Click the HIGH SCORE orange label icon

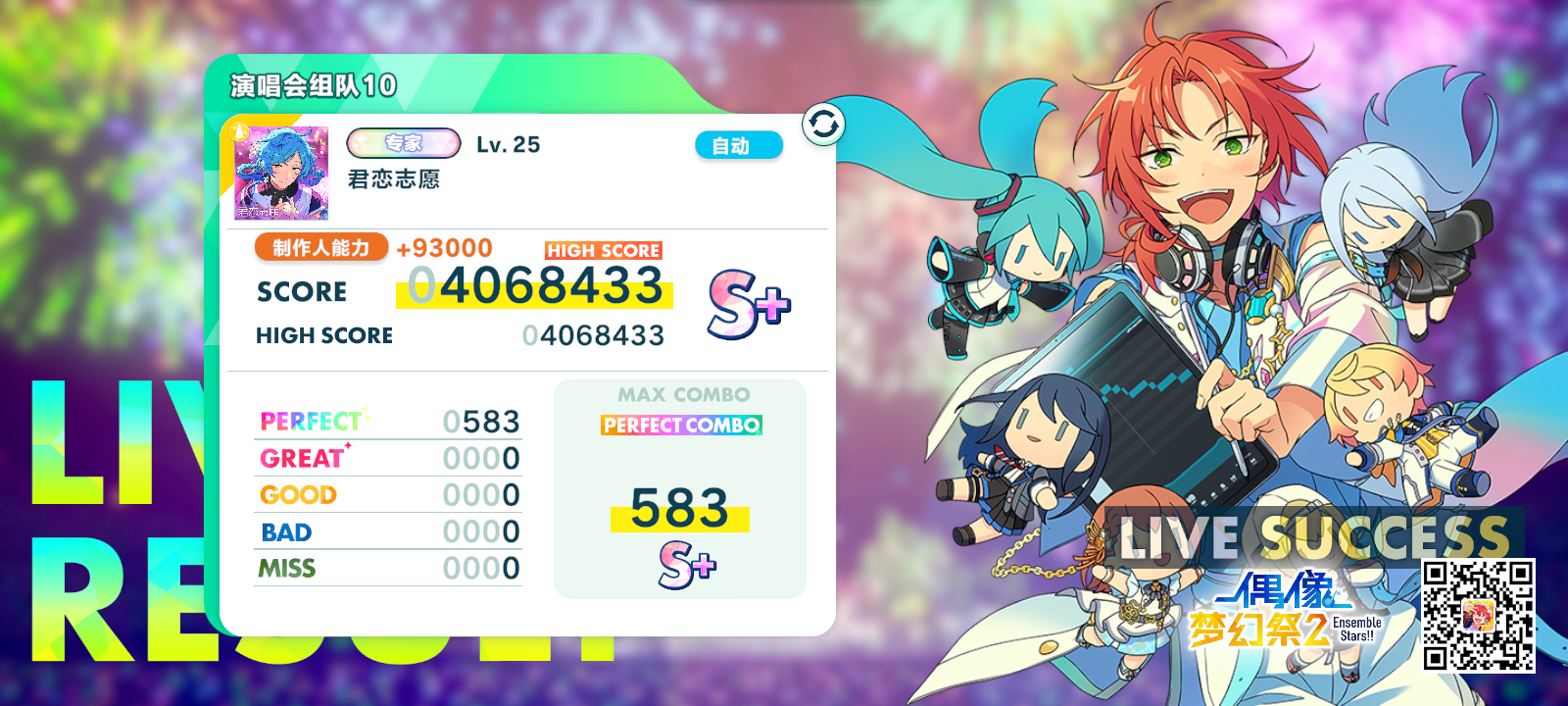click(x=602, y=250)
